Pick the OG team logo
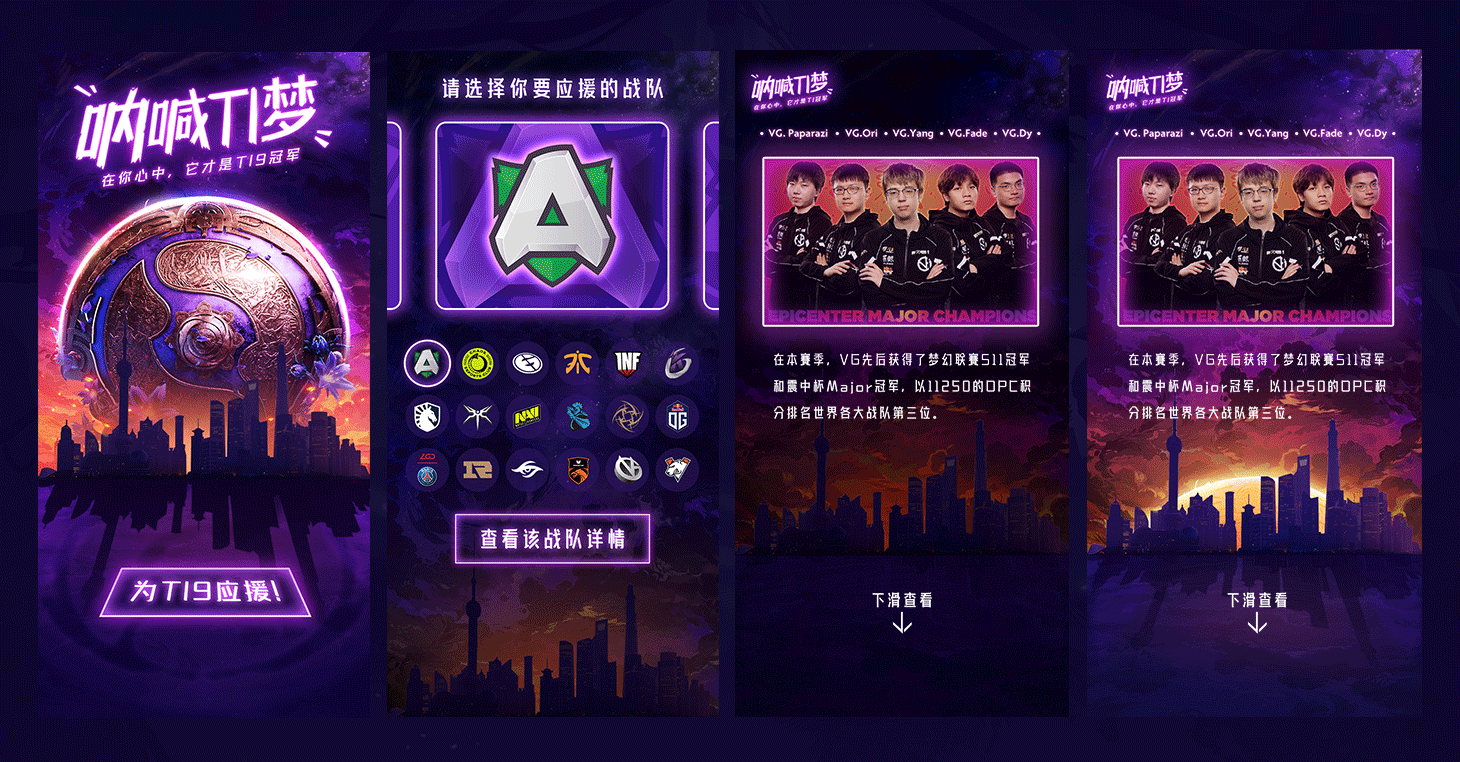This screenshot has height=762, width=1460. (x=677, y=417)
